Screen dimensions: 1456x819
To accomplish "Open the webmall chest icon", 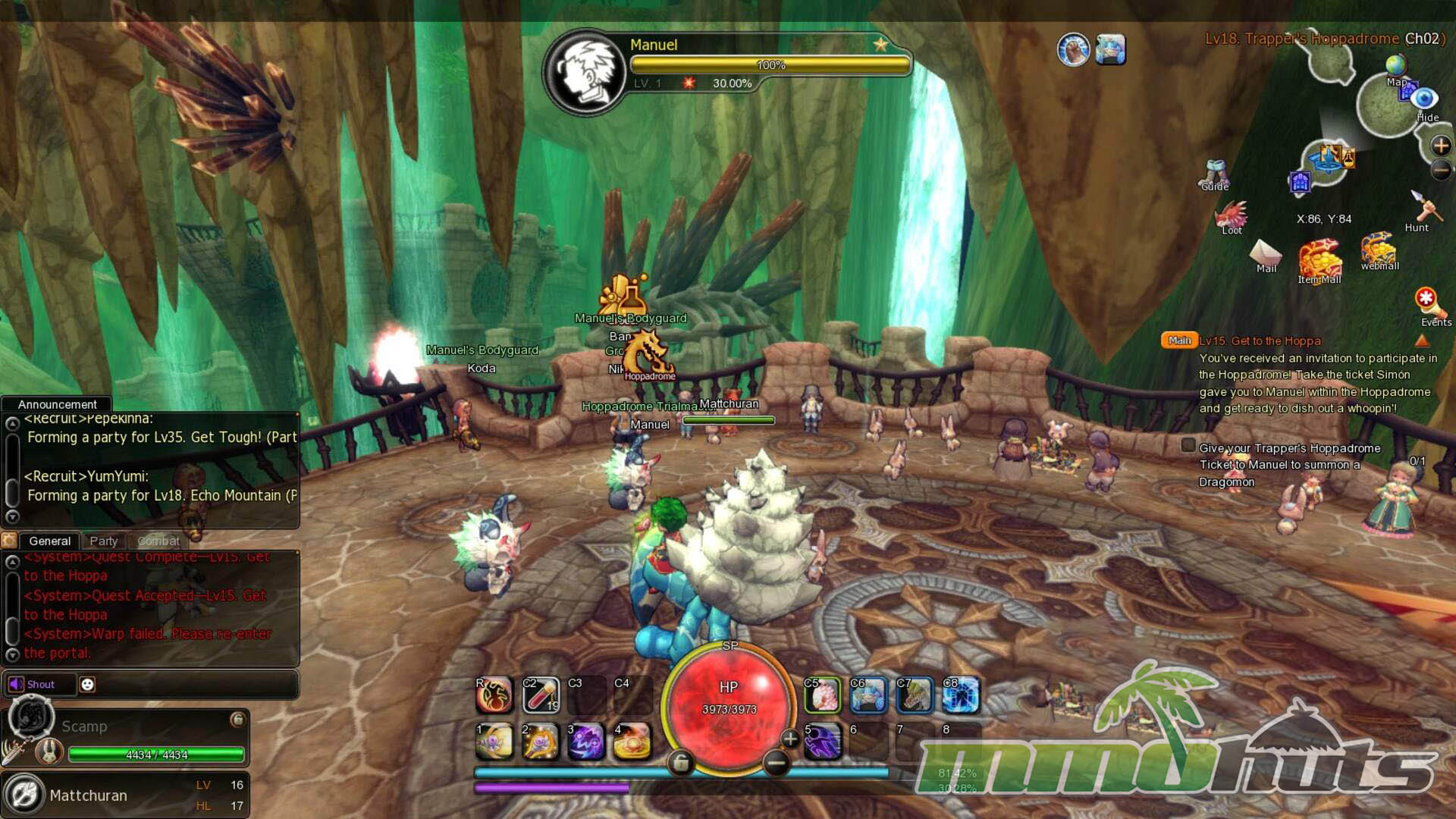I will pos(1379,250).
